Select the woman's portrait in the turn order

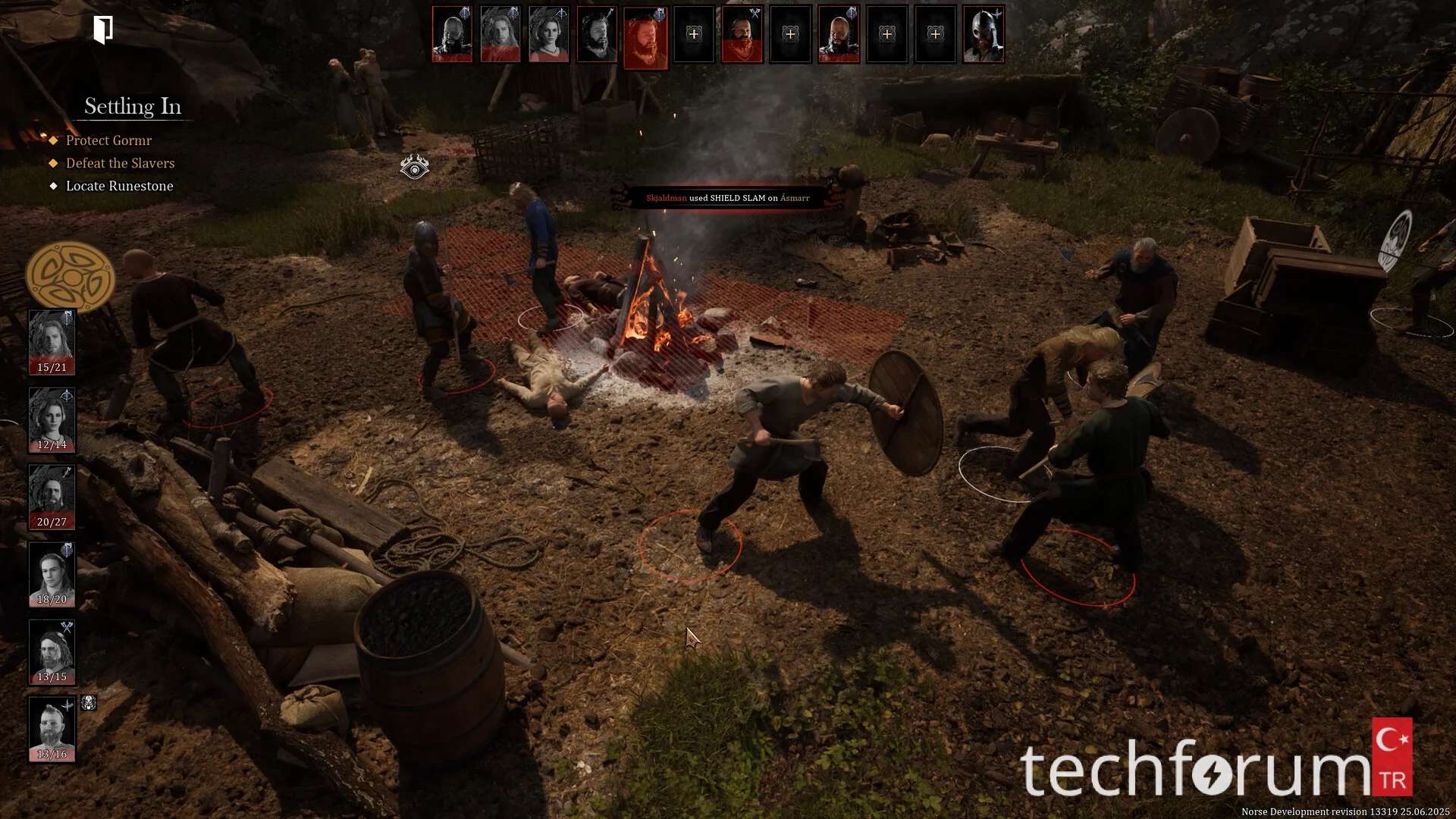(548, 34)
